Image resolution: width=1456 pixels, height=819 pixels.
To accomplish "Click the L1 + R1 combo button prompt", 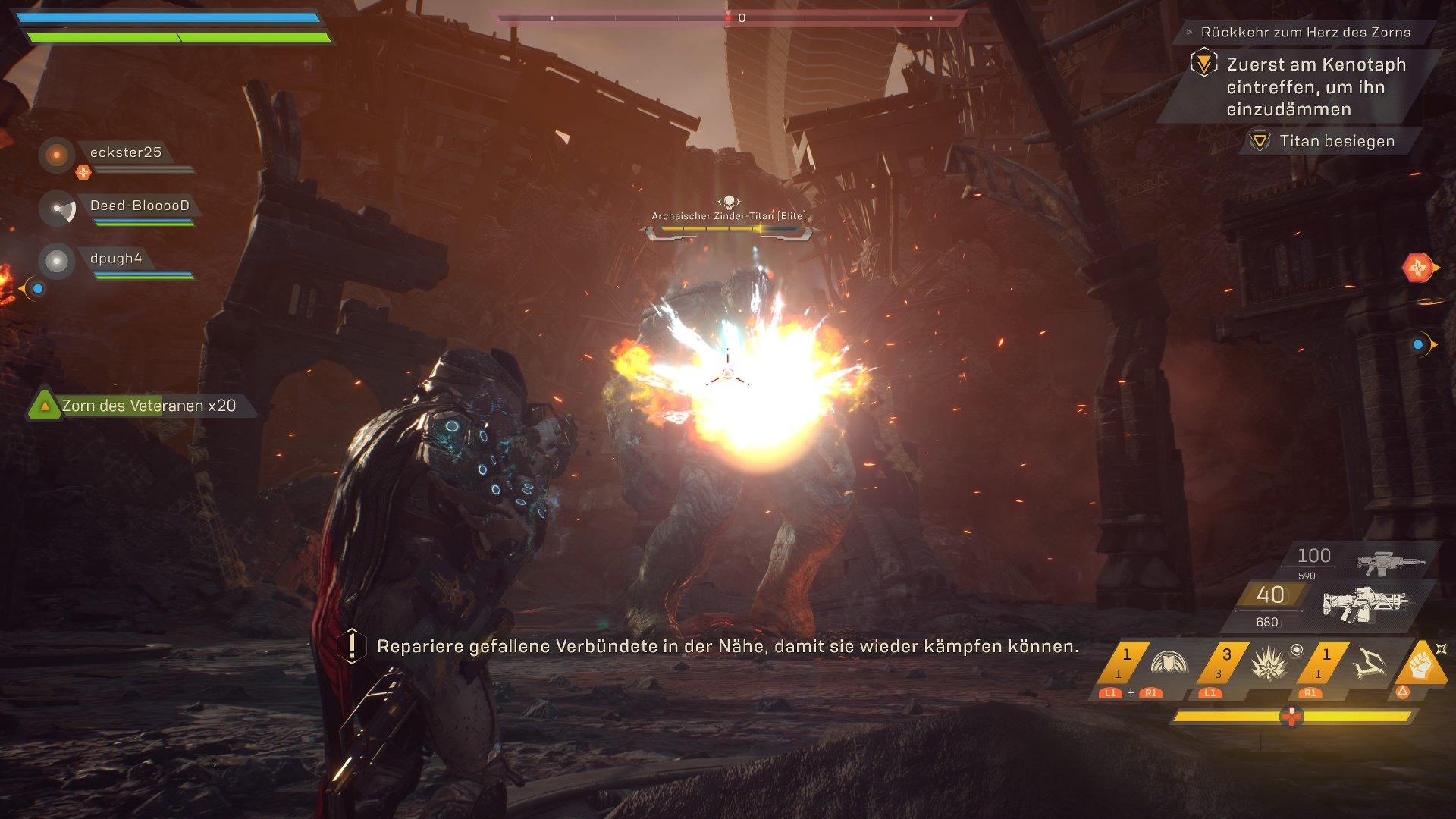I will (x=1130, y=693).
